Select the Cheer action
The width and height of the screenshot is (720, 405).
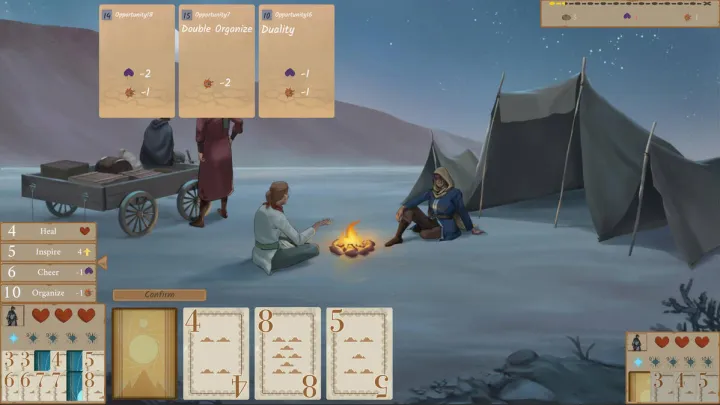point(48,272)
